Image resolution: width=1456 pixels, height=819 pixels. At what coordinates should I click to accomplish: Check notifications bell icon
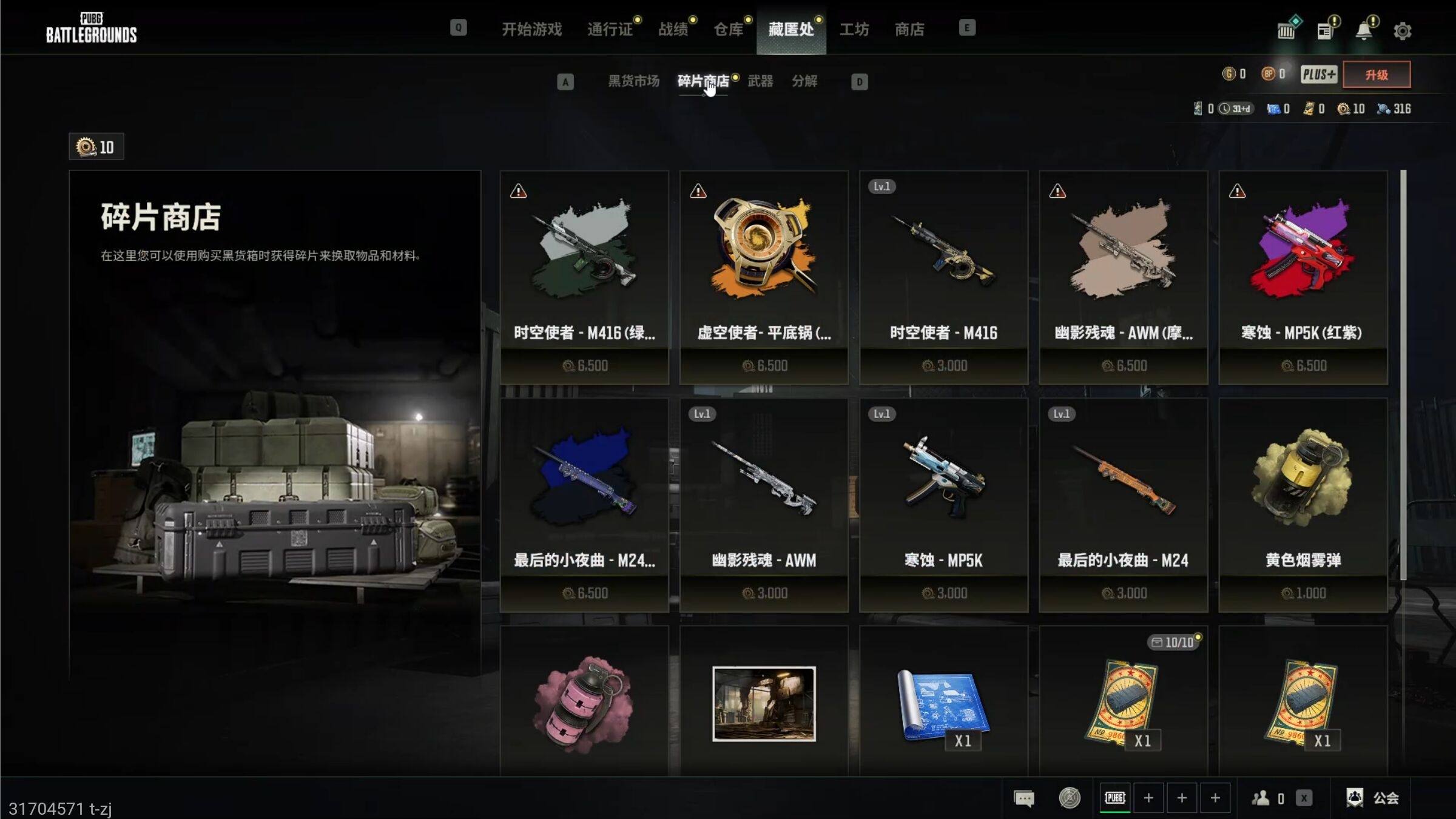1364,30
